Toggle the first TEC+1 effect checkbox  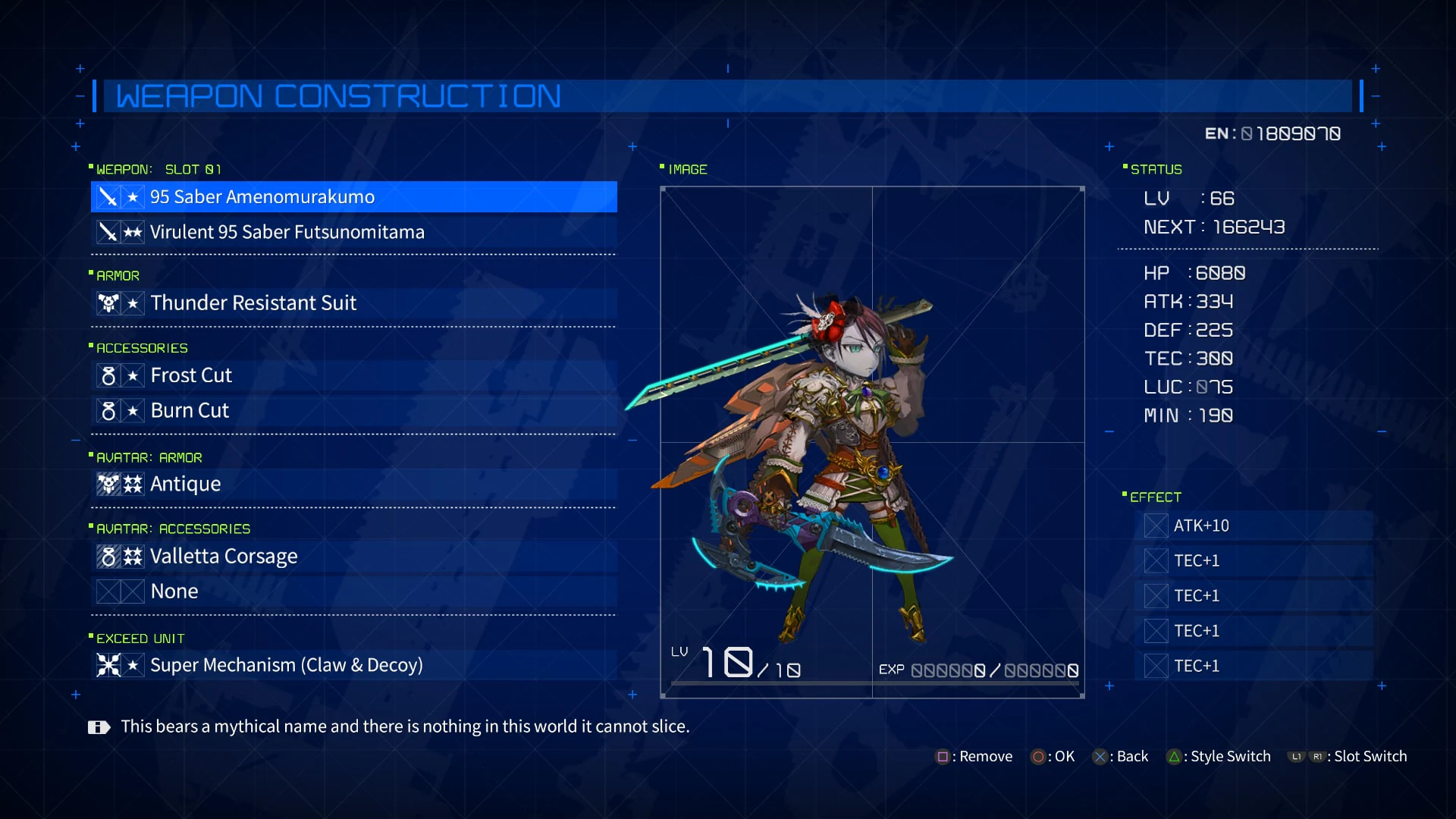click(x=1156, y=560)
